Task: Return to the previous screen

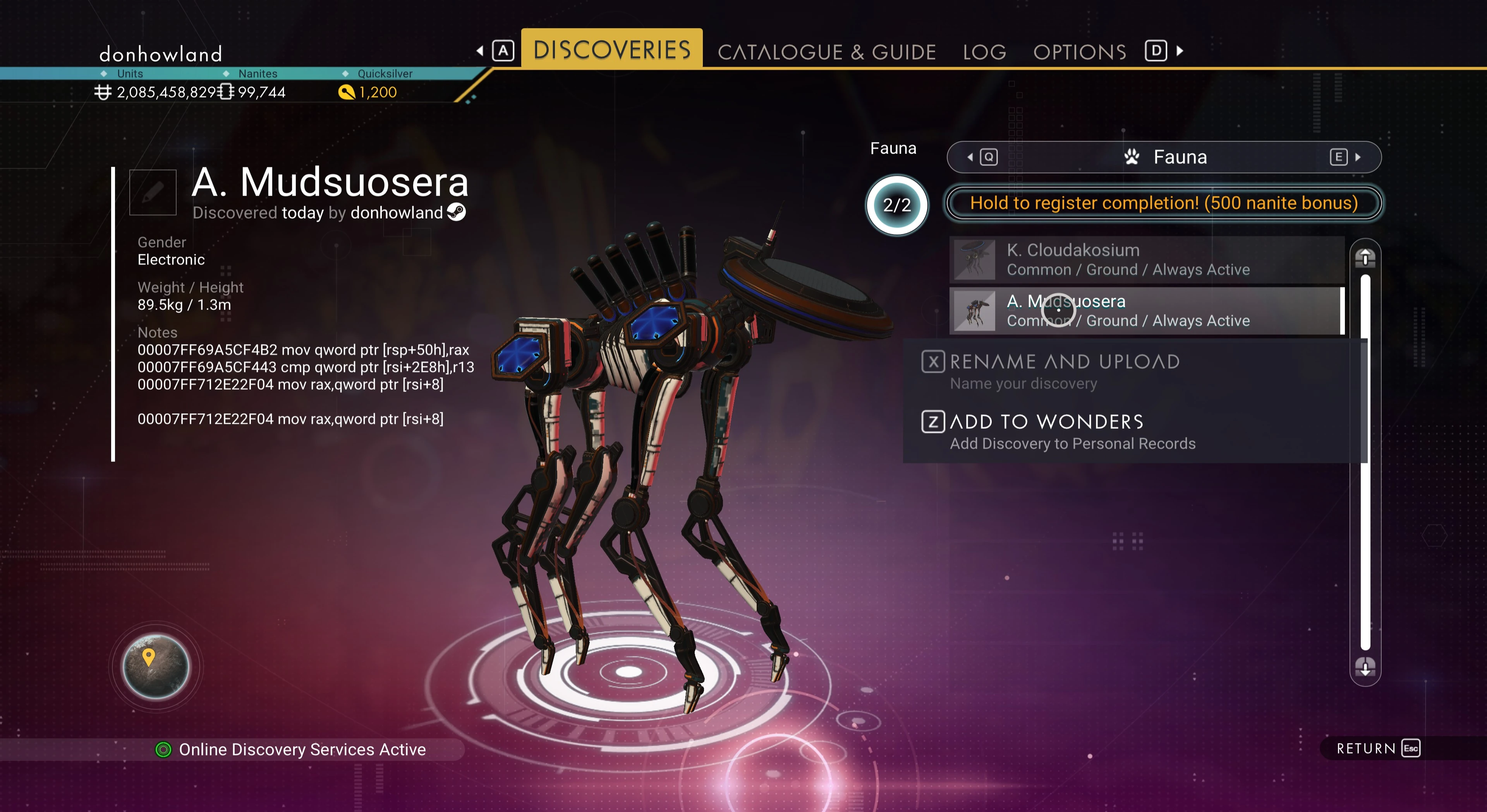Action: (1377, 749)
